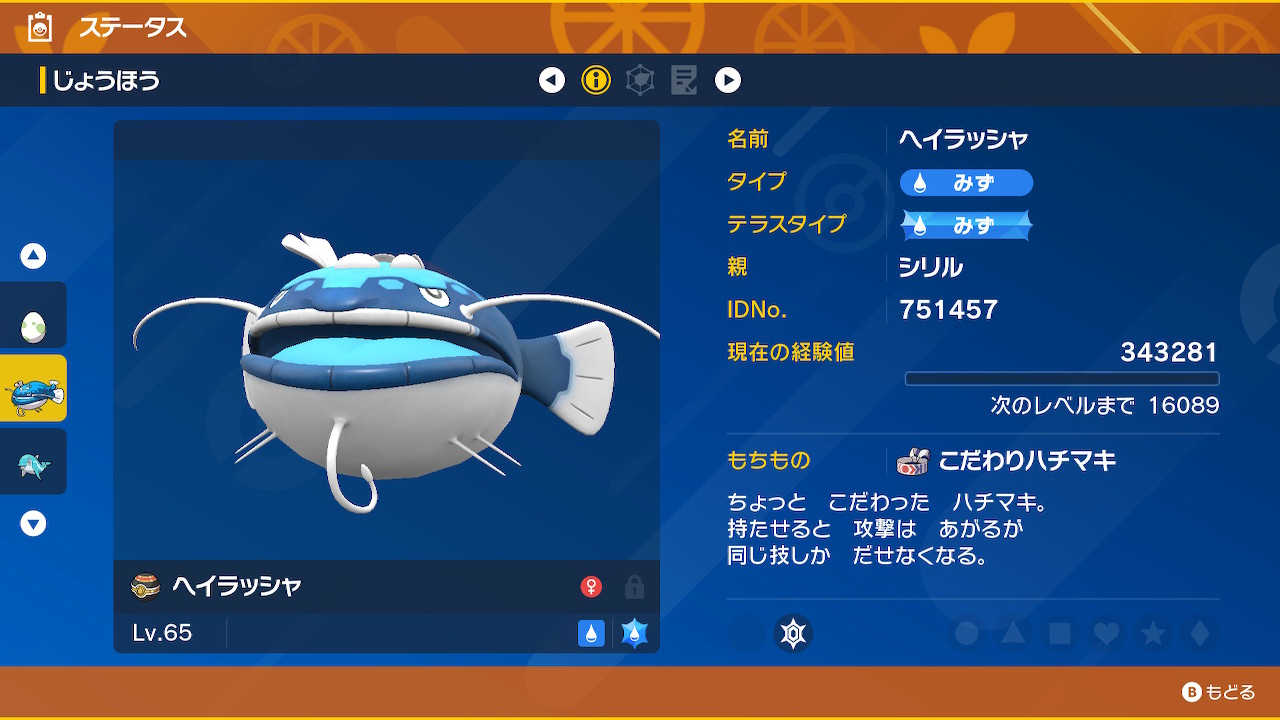Click the Water type droplet icon beside Lv.65
The height and width of the screenshot is (720, 1280).
click(591, 634)
